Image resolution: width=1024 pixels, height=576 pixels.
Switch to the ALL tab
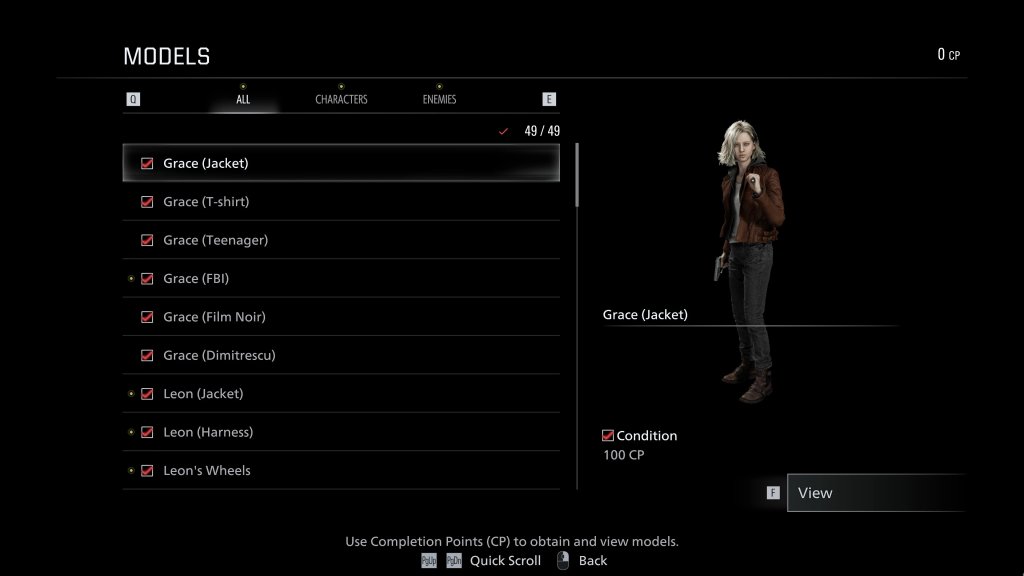(243, 99)
